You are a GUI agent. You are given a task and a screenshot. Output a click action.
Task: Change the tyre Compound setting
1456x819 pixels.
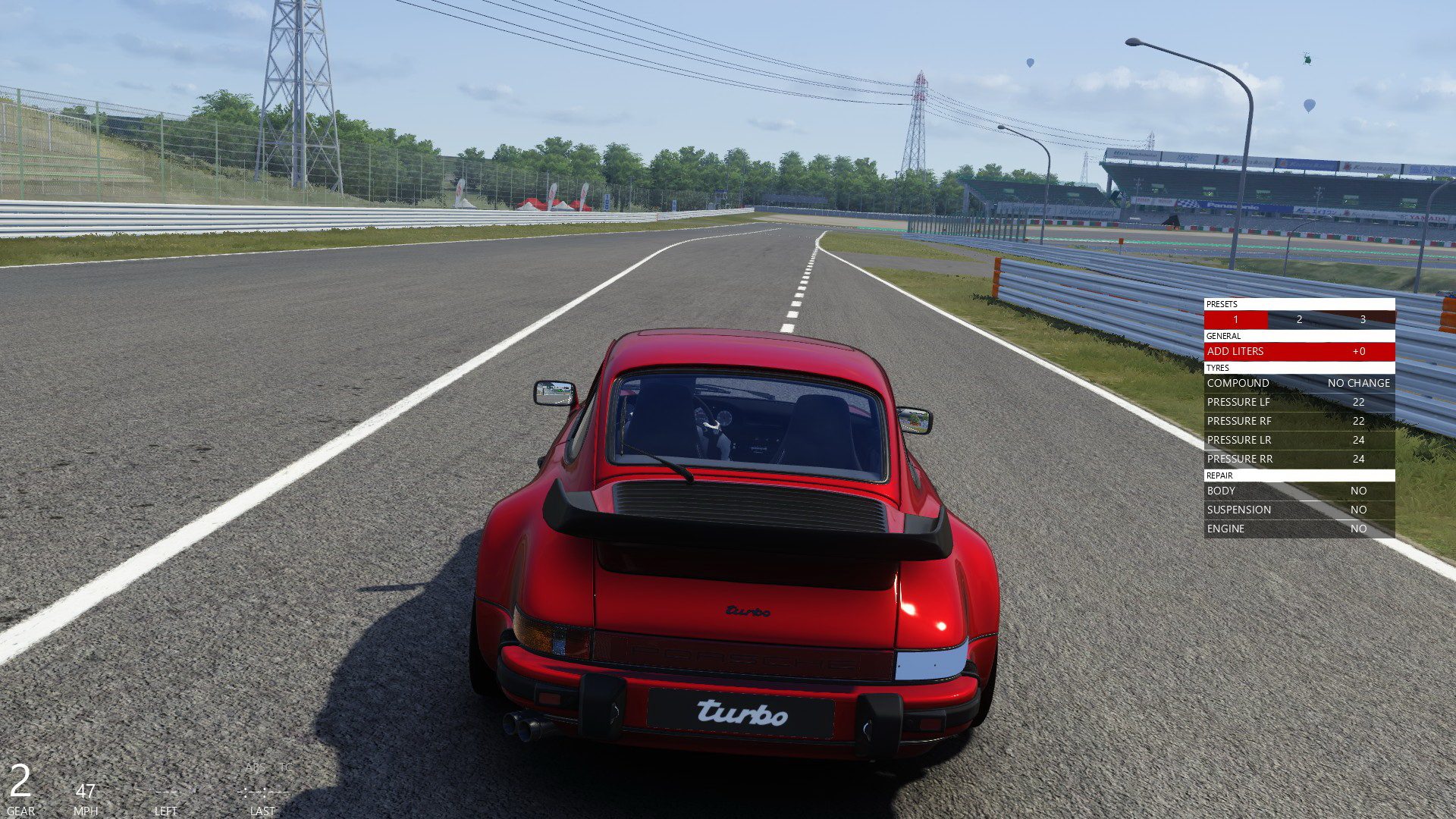point(1299,383)
